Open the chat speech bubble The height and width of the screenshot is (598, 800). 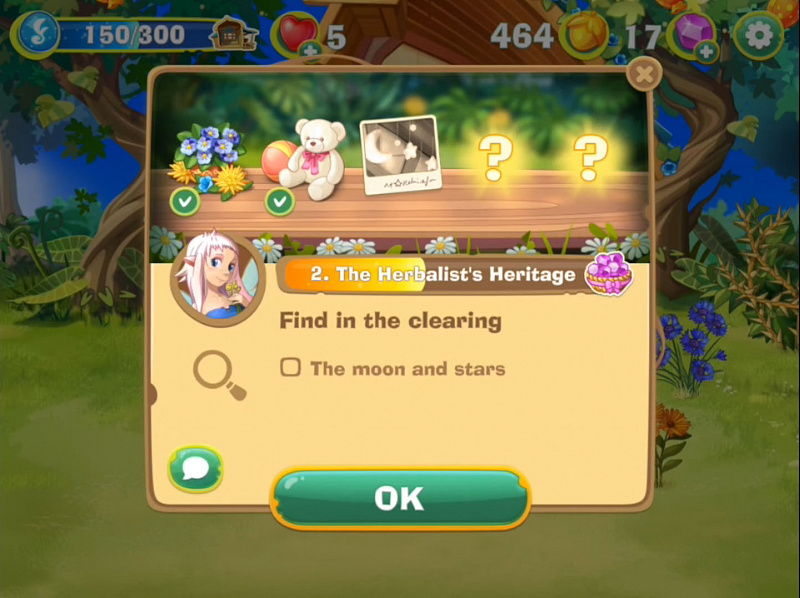[x=195, y=468]
